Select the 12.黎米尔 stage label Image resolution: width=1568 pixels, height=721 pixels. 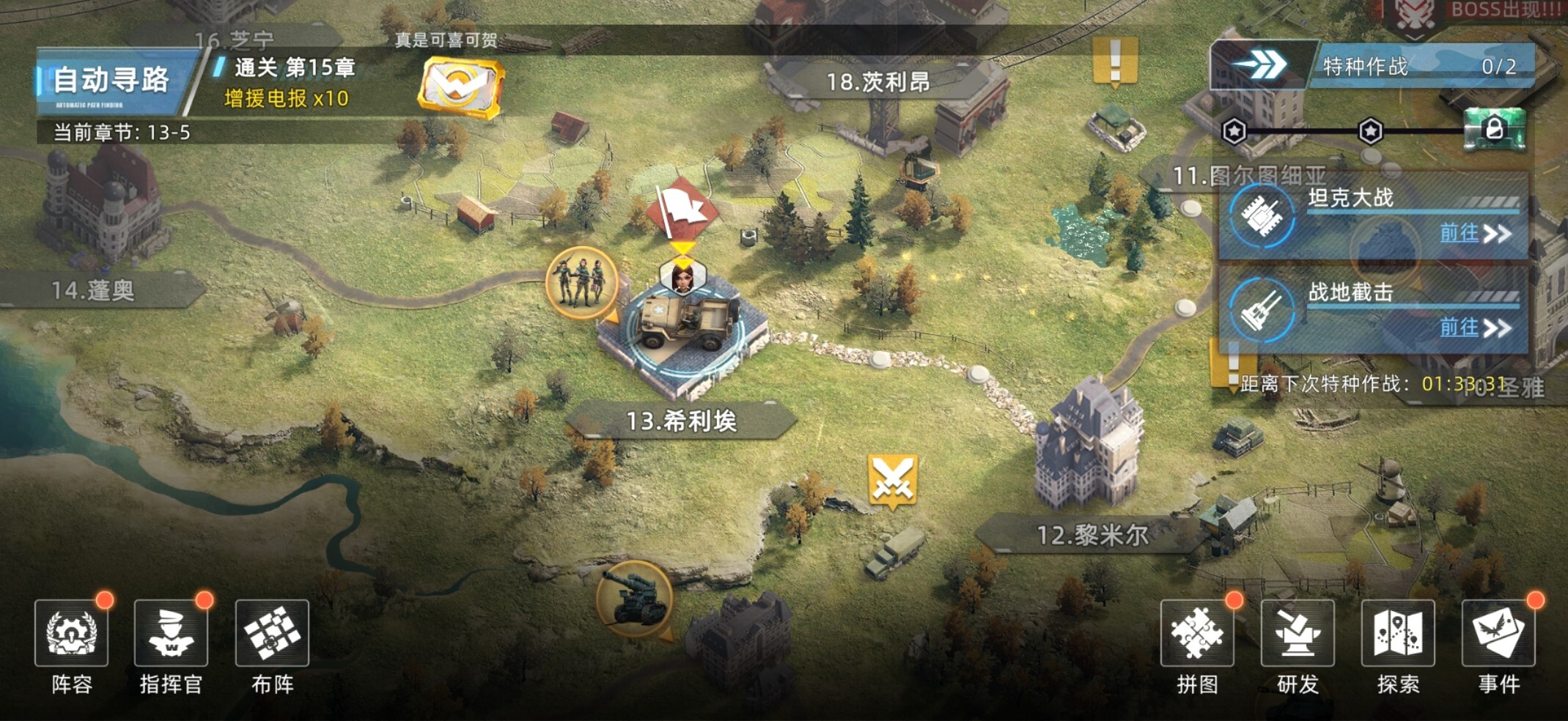click(1092, 535)
